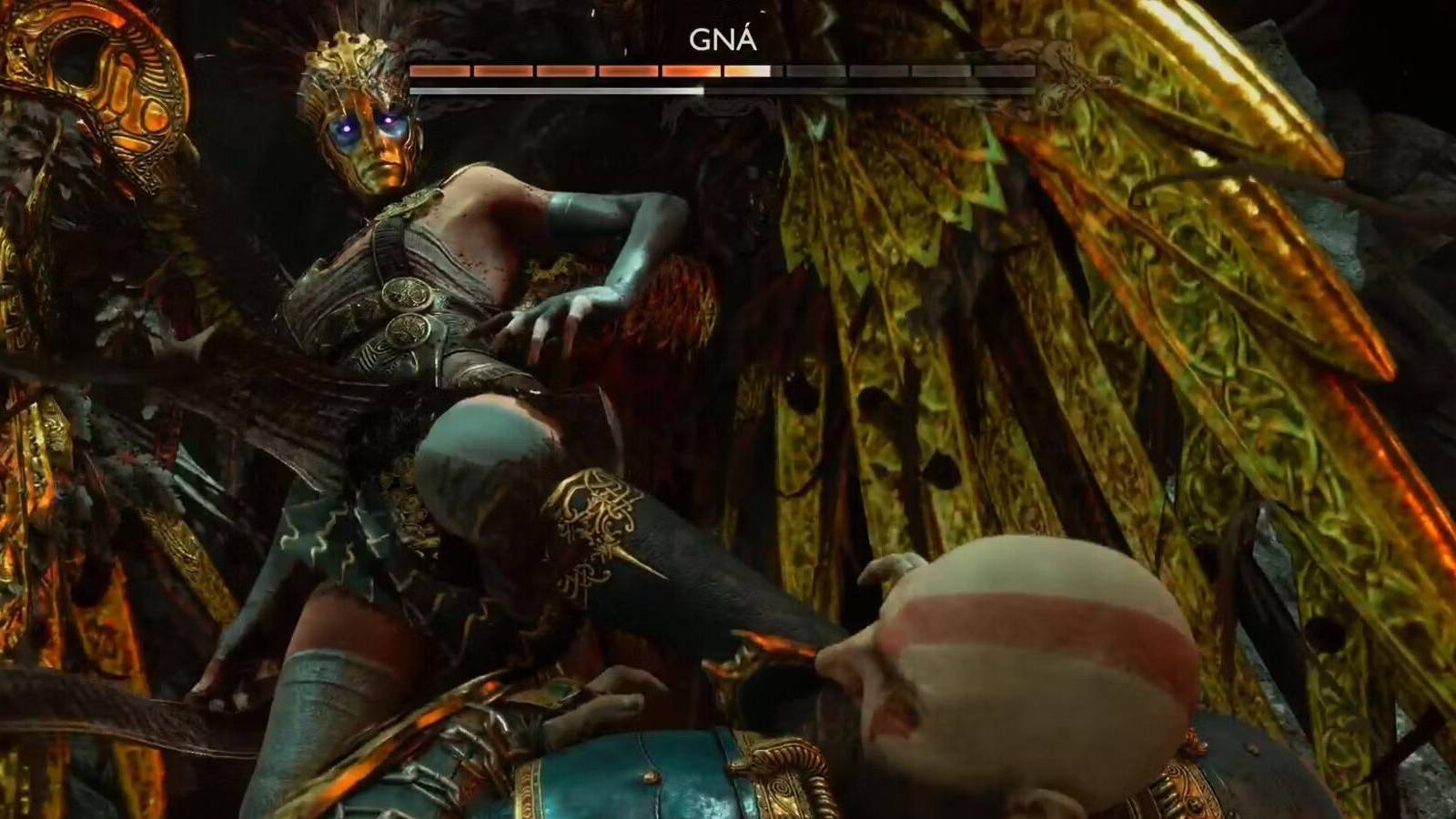The image size is (1456, 819).
Task: Click the brightest filled health bar segment
Action: [x=746, y=70]
